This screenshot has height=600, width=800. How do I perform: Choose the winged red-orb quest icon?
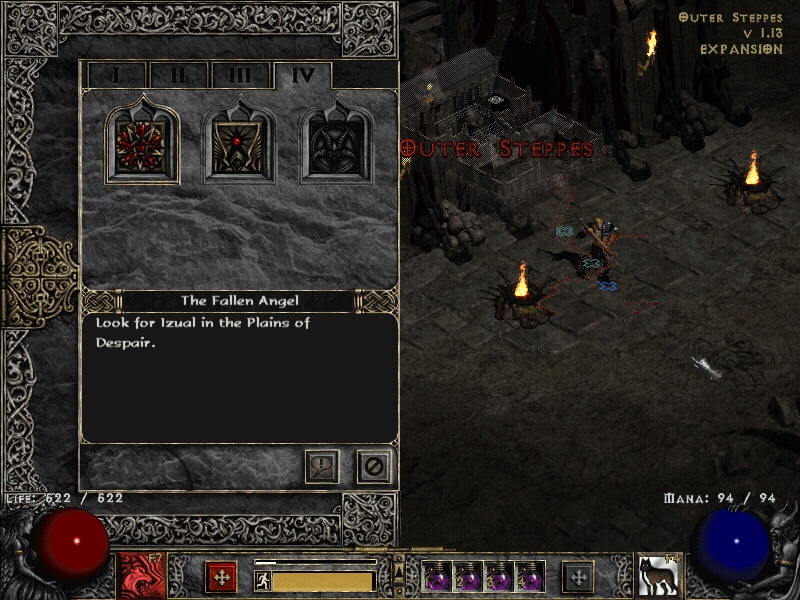[240, 145]
